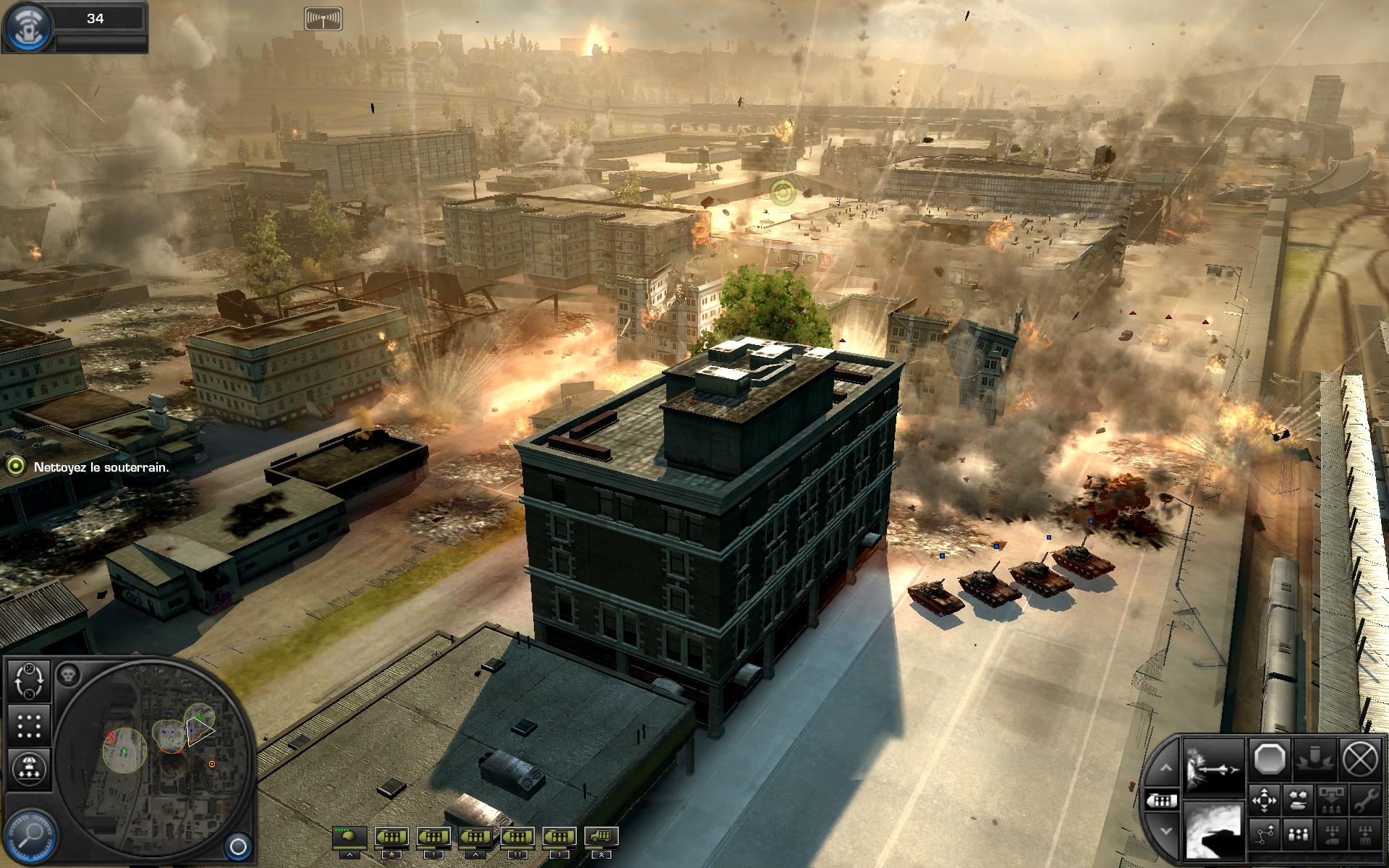This screenshot has width=1389, height=868.
Task: Open the reinforcements parachute drop menu
Action: pyautogui.click(x=29, y=768)
